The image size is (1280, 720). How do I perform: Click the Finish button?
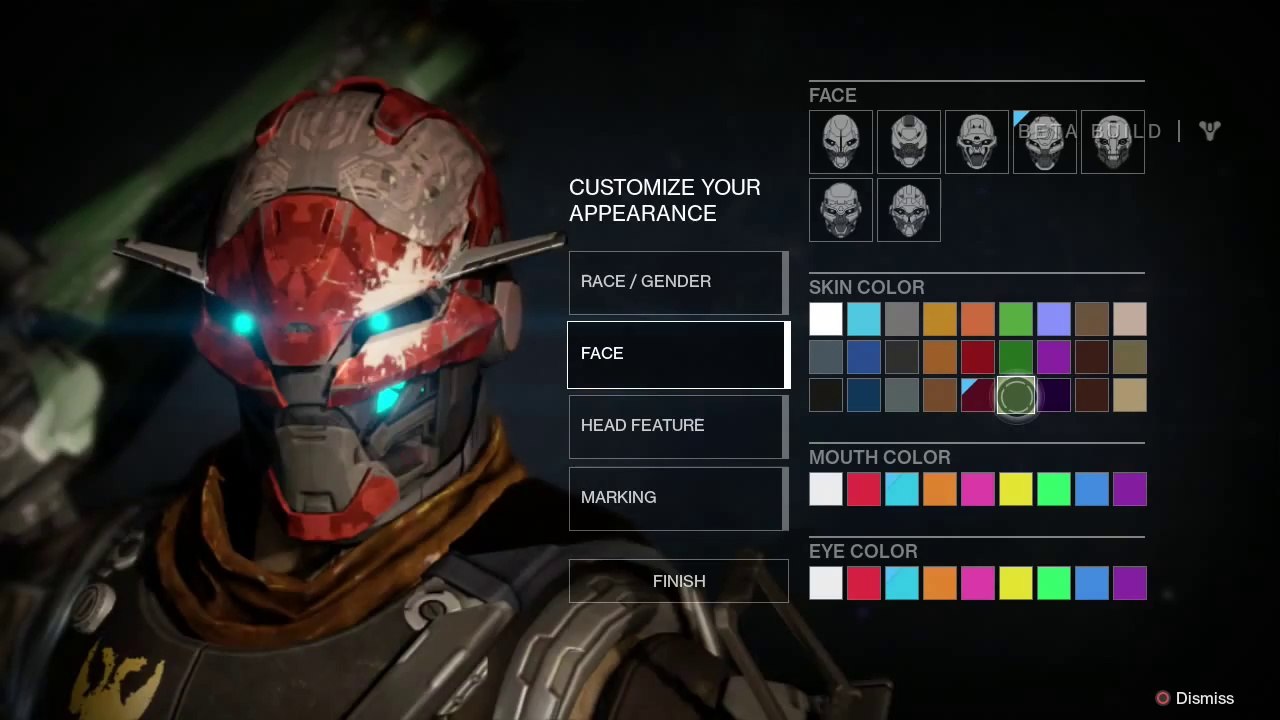678,581
